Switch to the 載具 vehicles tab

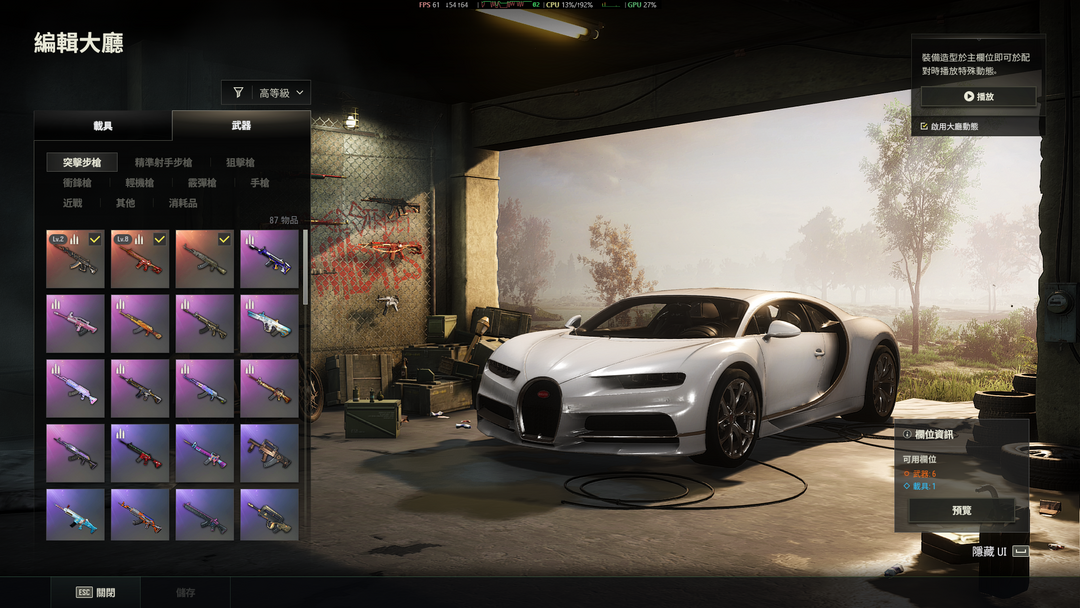(x=103, y=126)
